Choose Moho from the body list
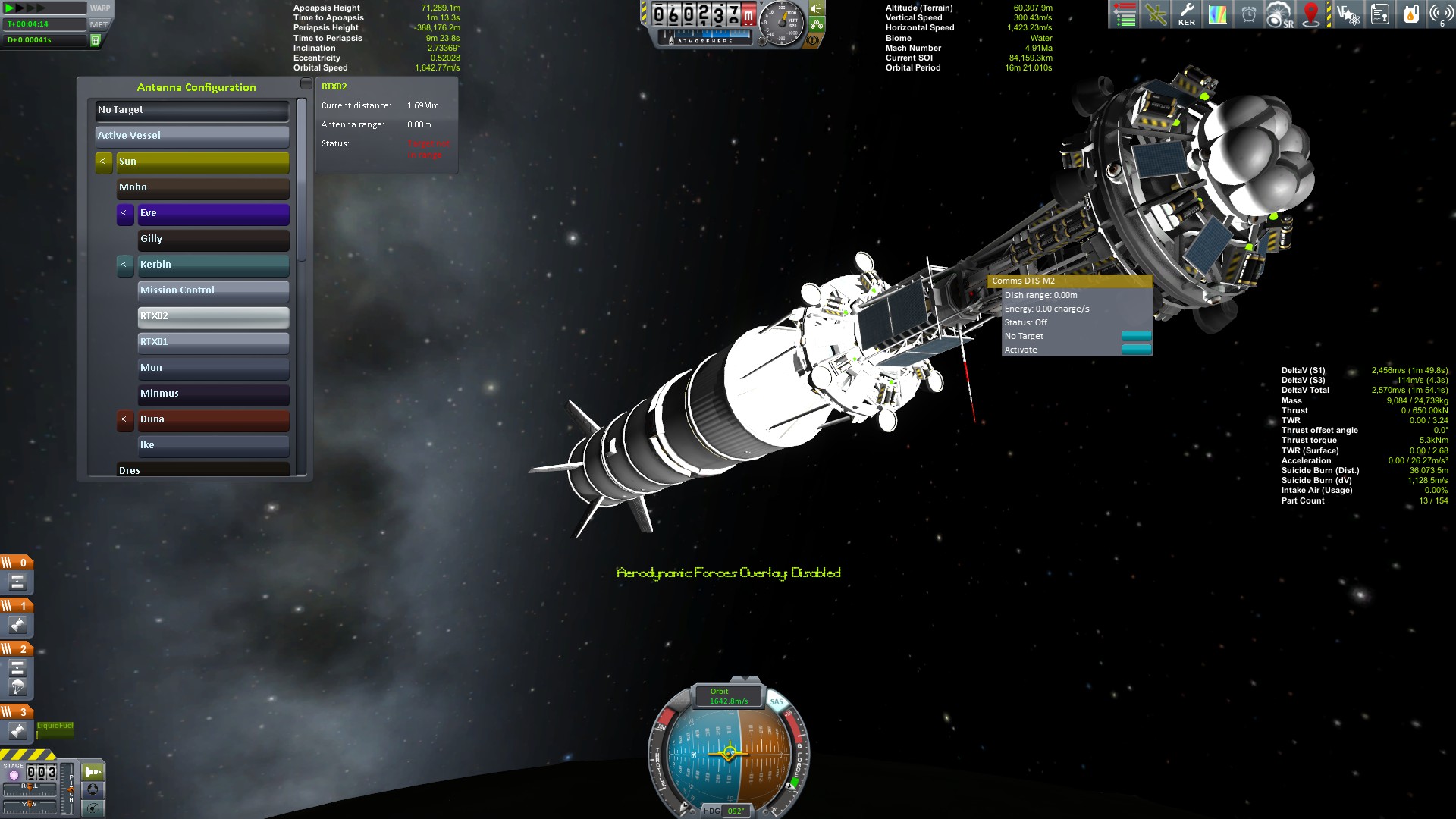The width and height of the screenshot is (1456, 819). pyautogui.click(x=202, y=187)
